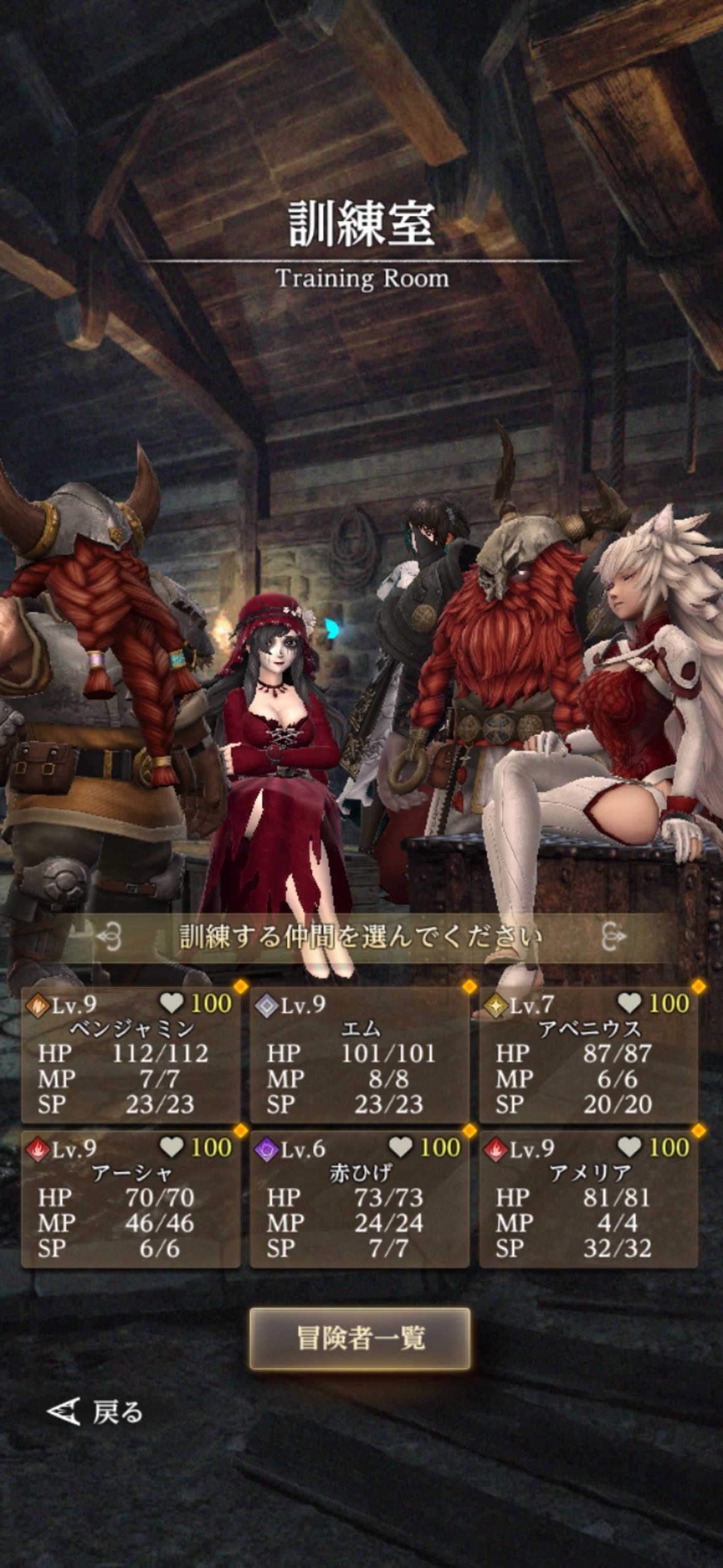Click the left ornate arrow on banner
723x1568 pixels.
click(x=109, y=937)
